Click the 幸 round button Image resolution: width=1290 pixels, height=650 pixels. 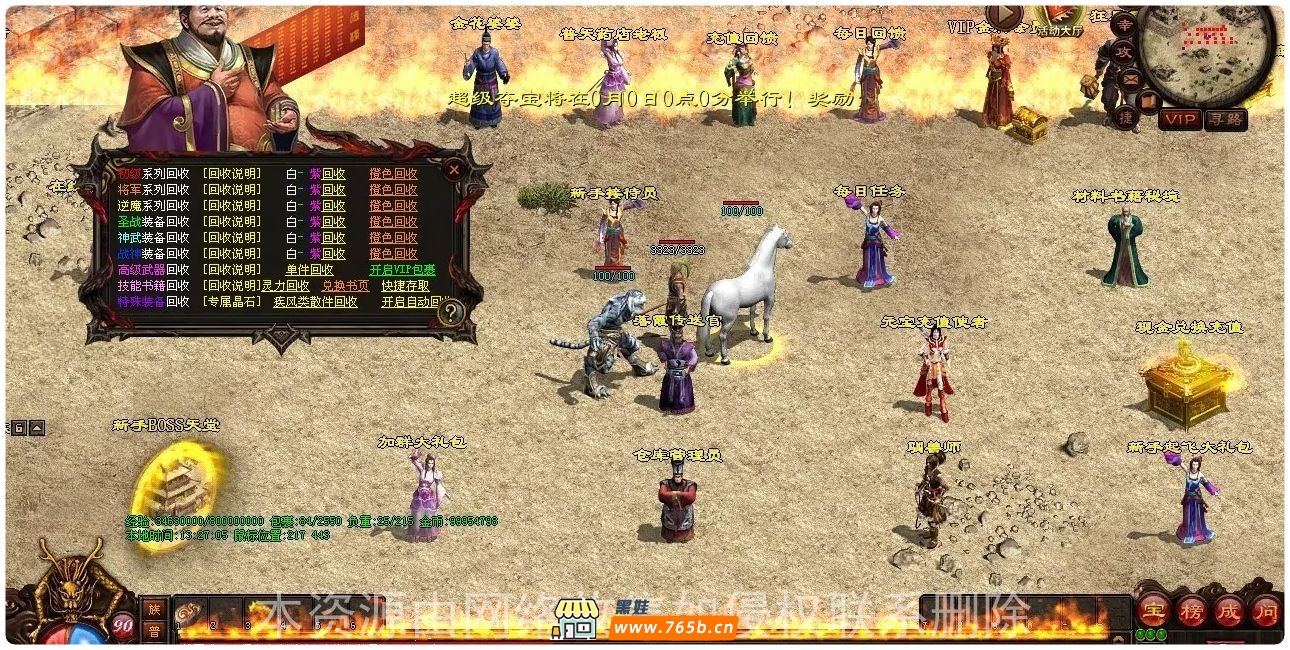1125,23
